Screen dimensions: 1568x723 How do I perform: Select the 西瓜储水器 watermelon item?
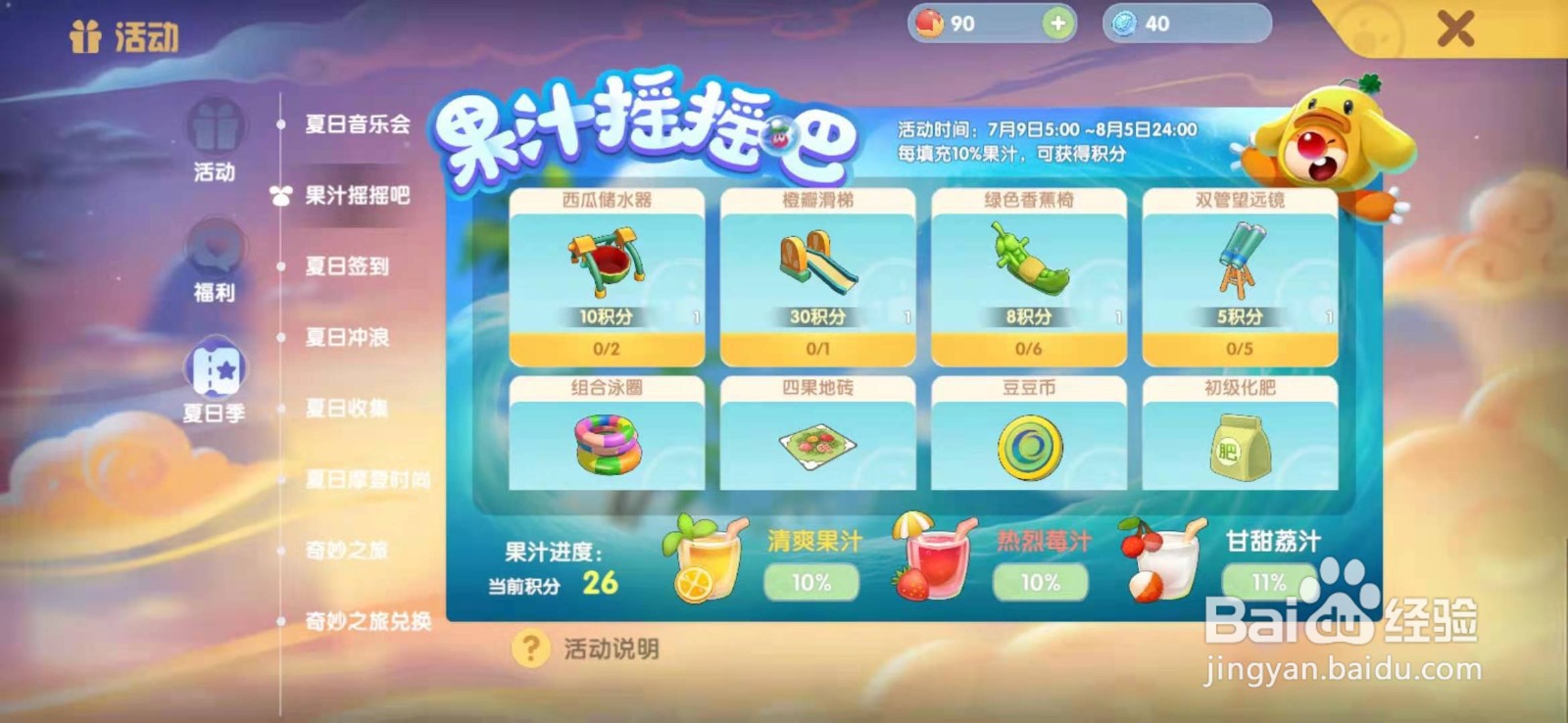(x=605, y=265)
